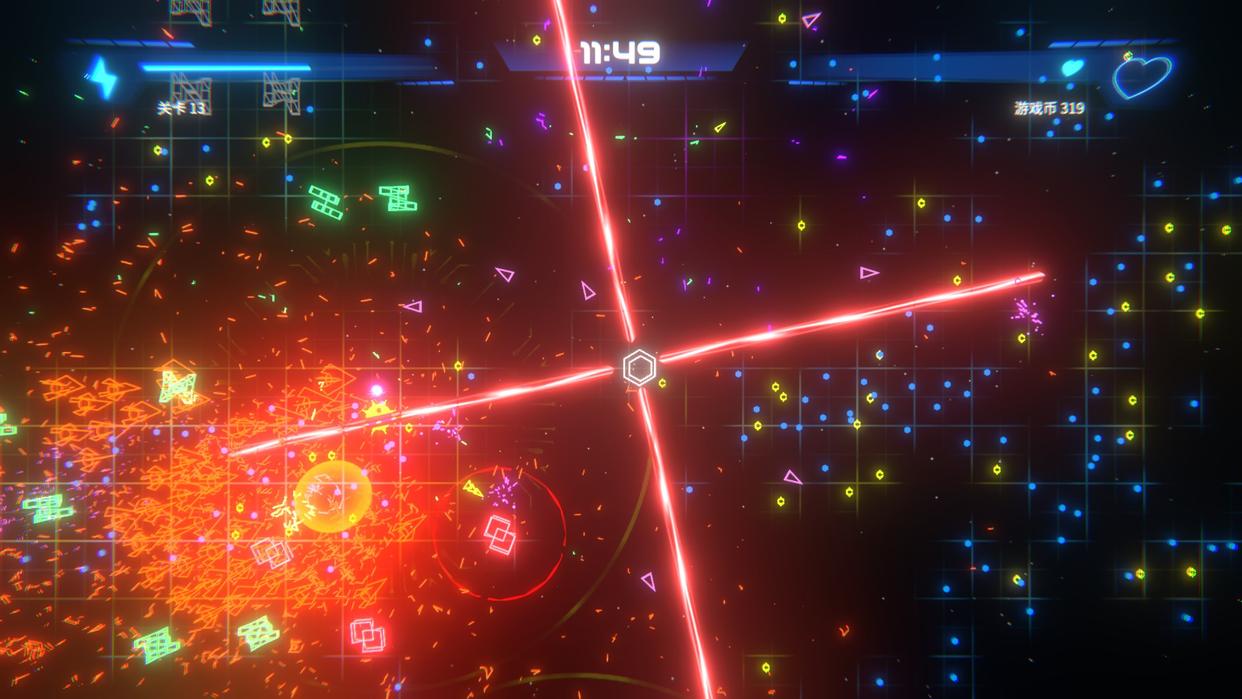This screenshot has height=699, width=1242.
Task: Click the lightning bolt energy icon
Action: pyautogui.click(x=102, y=76)
